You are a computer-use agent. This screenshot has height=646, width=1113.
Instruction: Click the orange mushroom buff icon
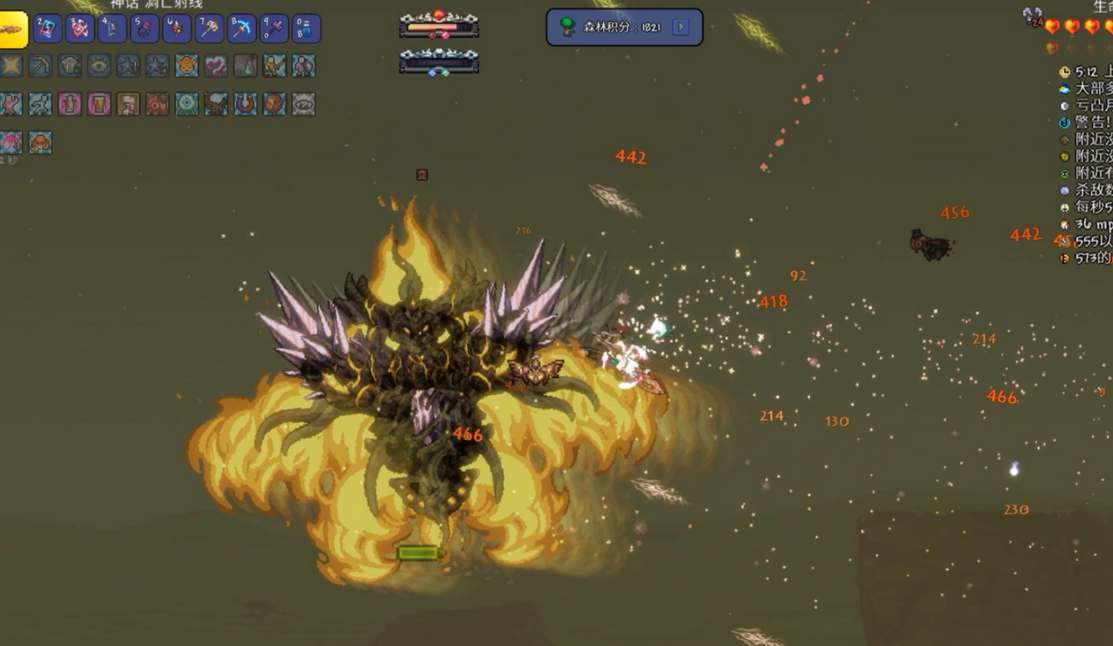40,143
